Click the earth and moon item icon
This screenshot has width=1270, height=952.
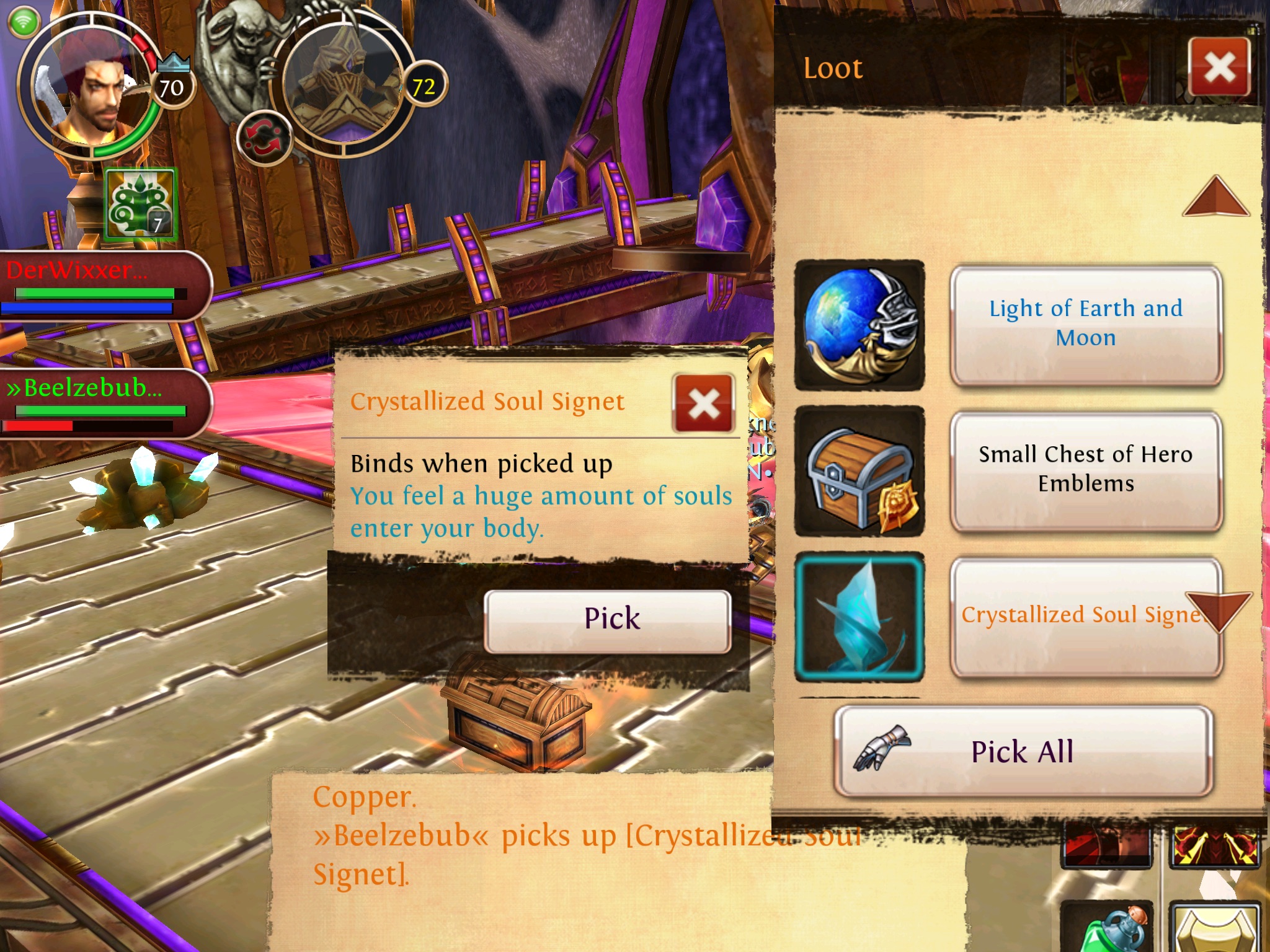click(x=859, y=325)
